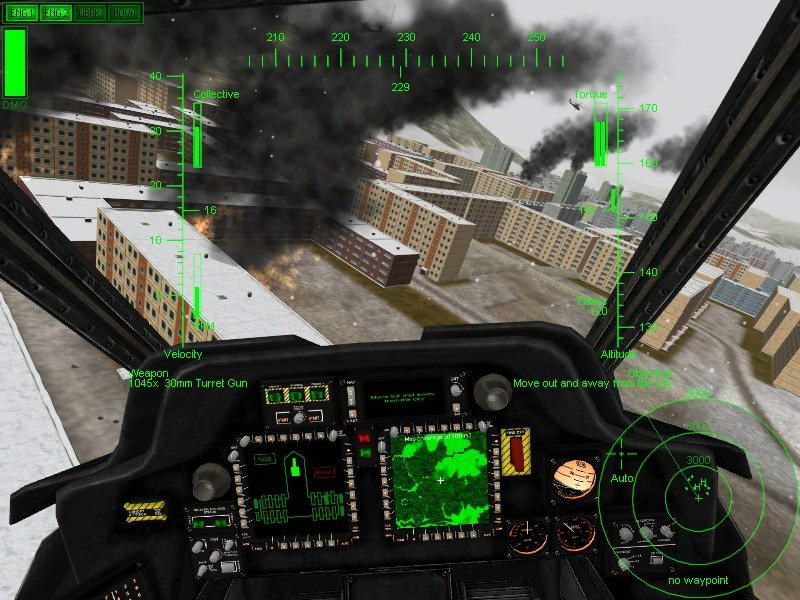
Task: Toggle the ENG 2 engine indicator
Action: click(55, 13)
